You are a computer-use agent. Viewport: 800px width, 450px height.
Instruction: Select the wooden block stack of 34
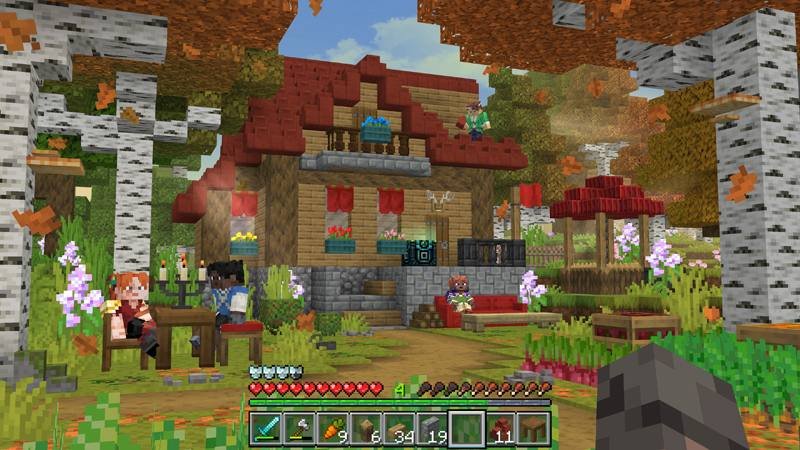(x=400, y=428)
